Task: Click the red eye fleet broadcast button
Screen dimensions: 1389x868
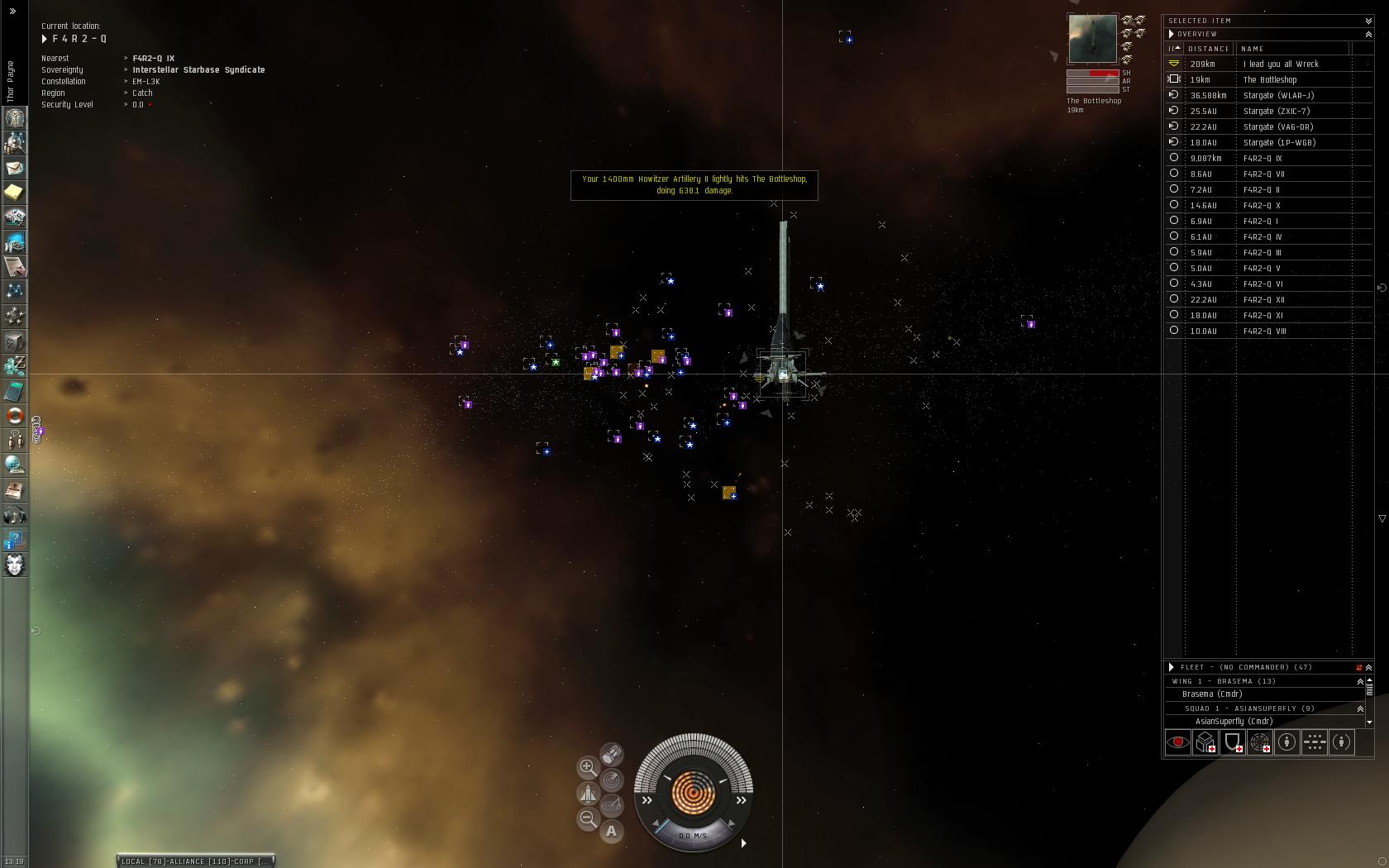Action: tap(1177, 742)
